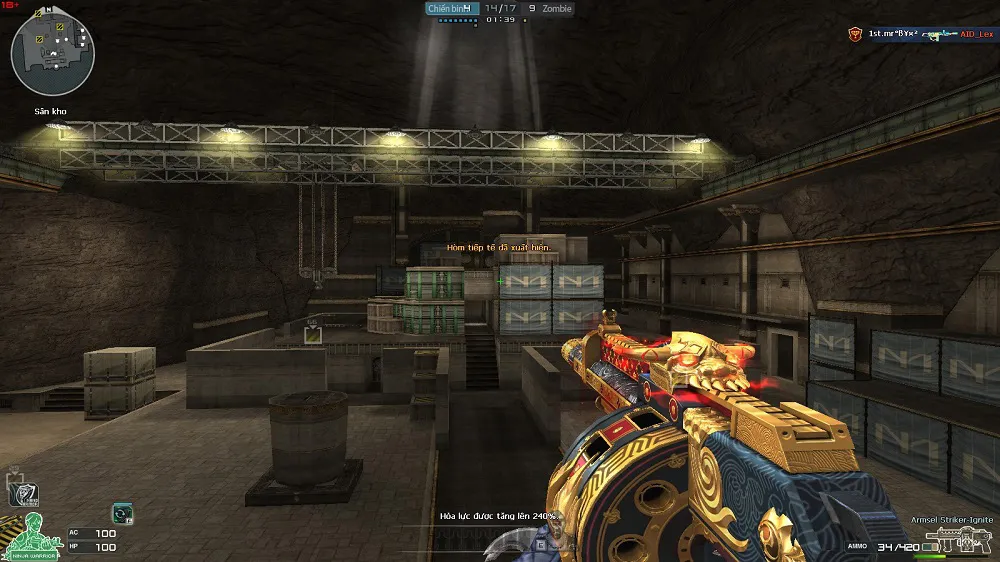Select the Armsel Striker-Ignite weapon icon

coord(949,543)
